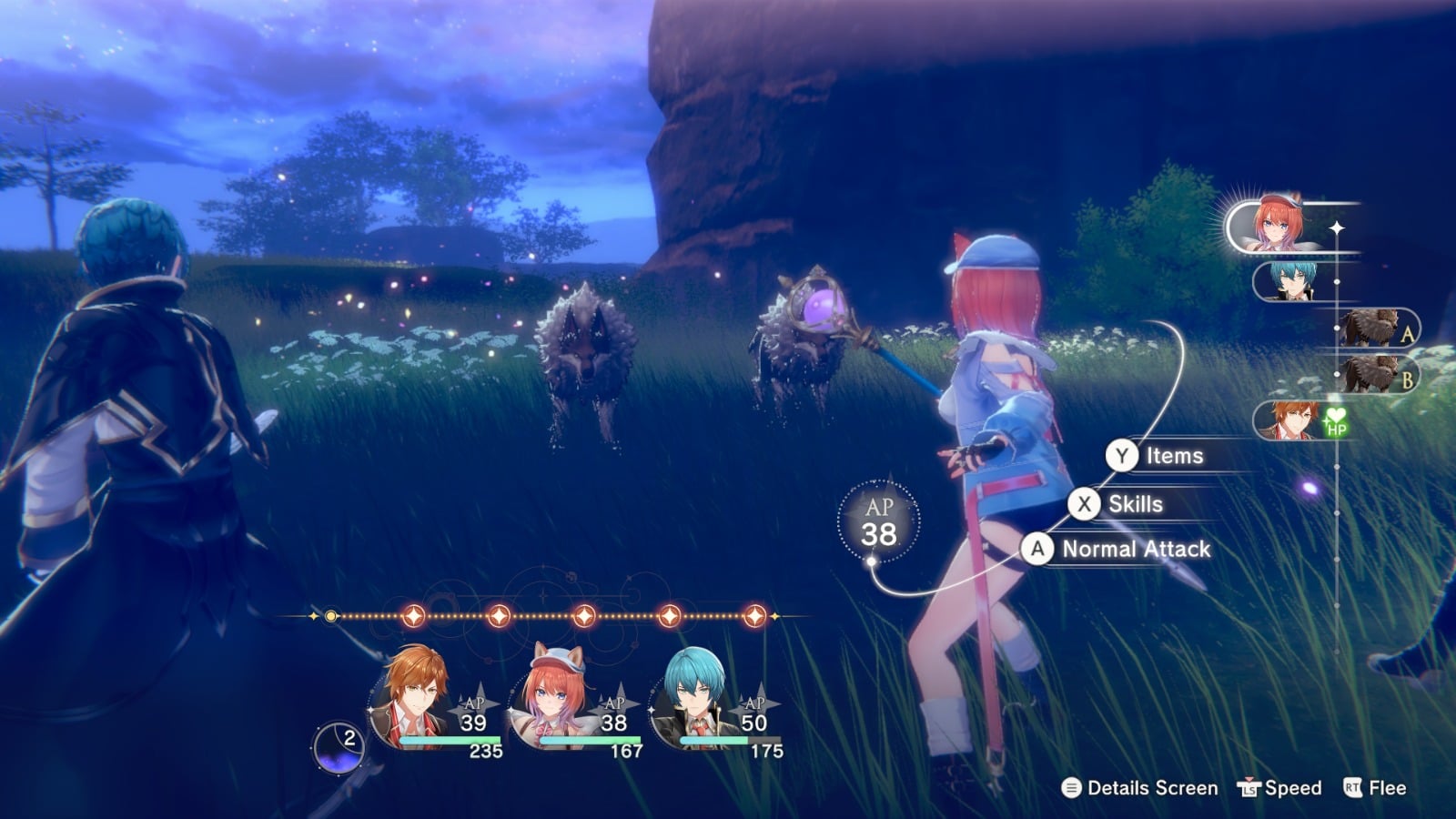The width and height of the screenshot is (1456, 819).
Task: Select Normal Attack
Action: (x=1117, y=550)
